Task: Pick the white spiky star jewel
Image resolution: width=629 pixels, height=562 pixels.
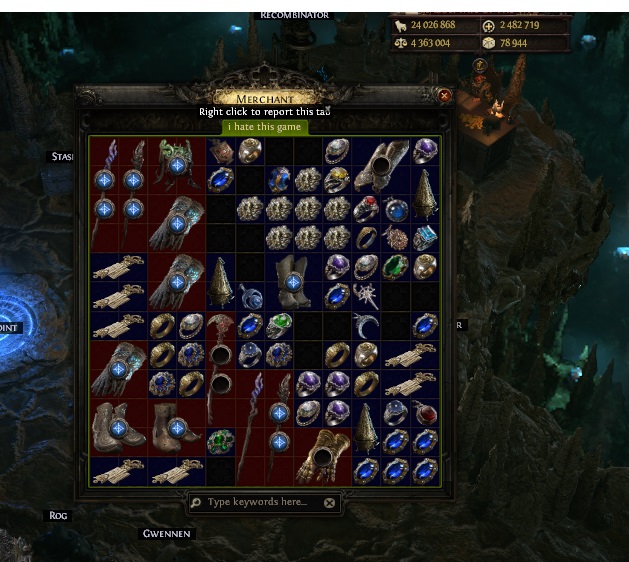Action: click(x=367, y=296)
